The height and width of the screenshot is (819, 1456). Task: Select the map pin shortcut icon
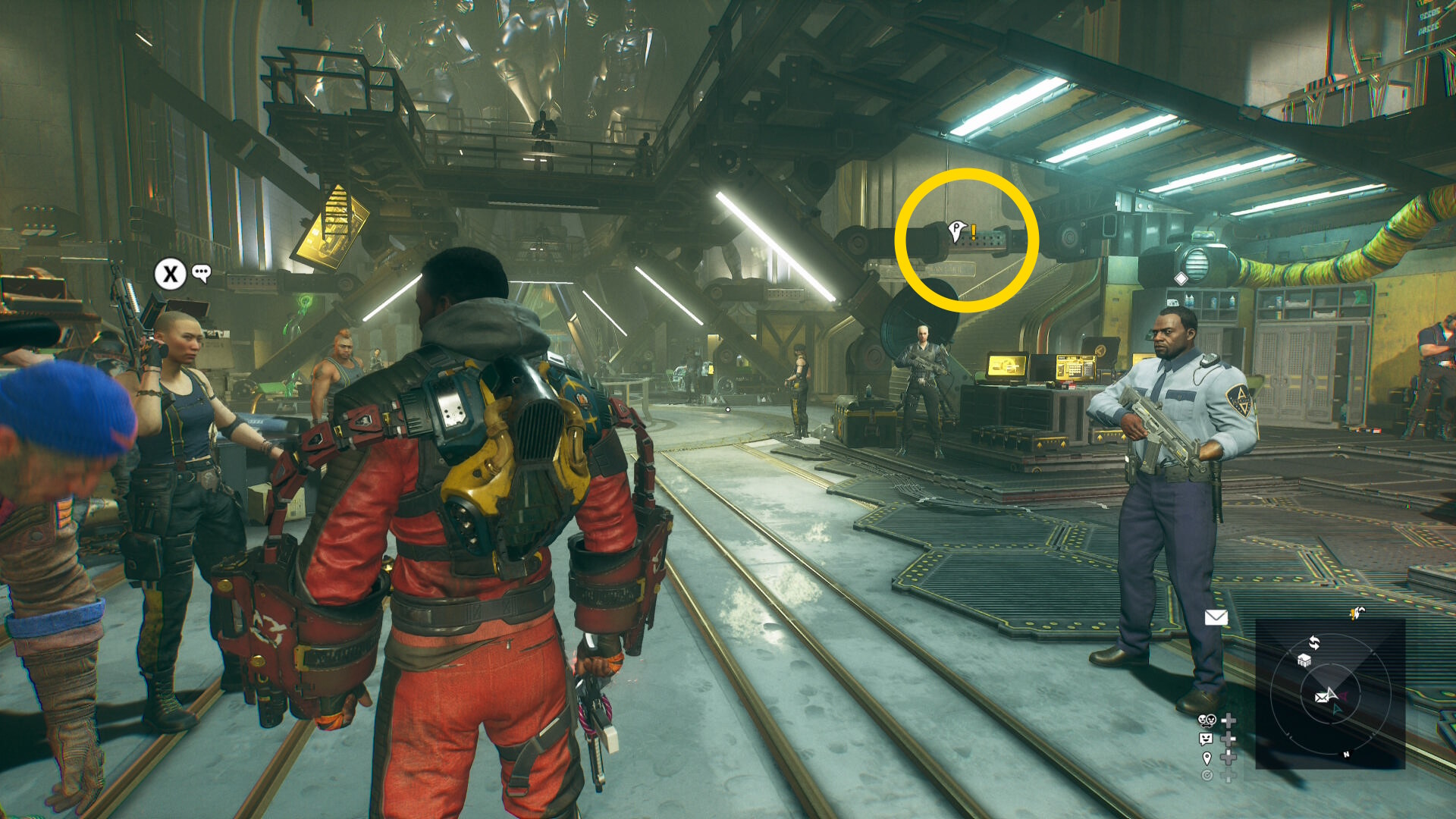[x=1207, y=758]
